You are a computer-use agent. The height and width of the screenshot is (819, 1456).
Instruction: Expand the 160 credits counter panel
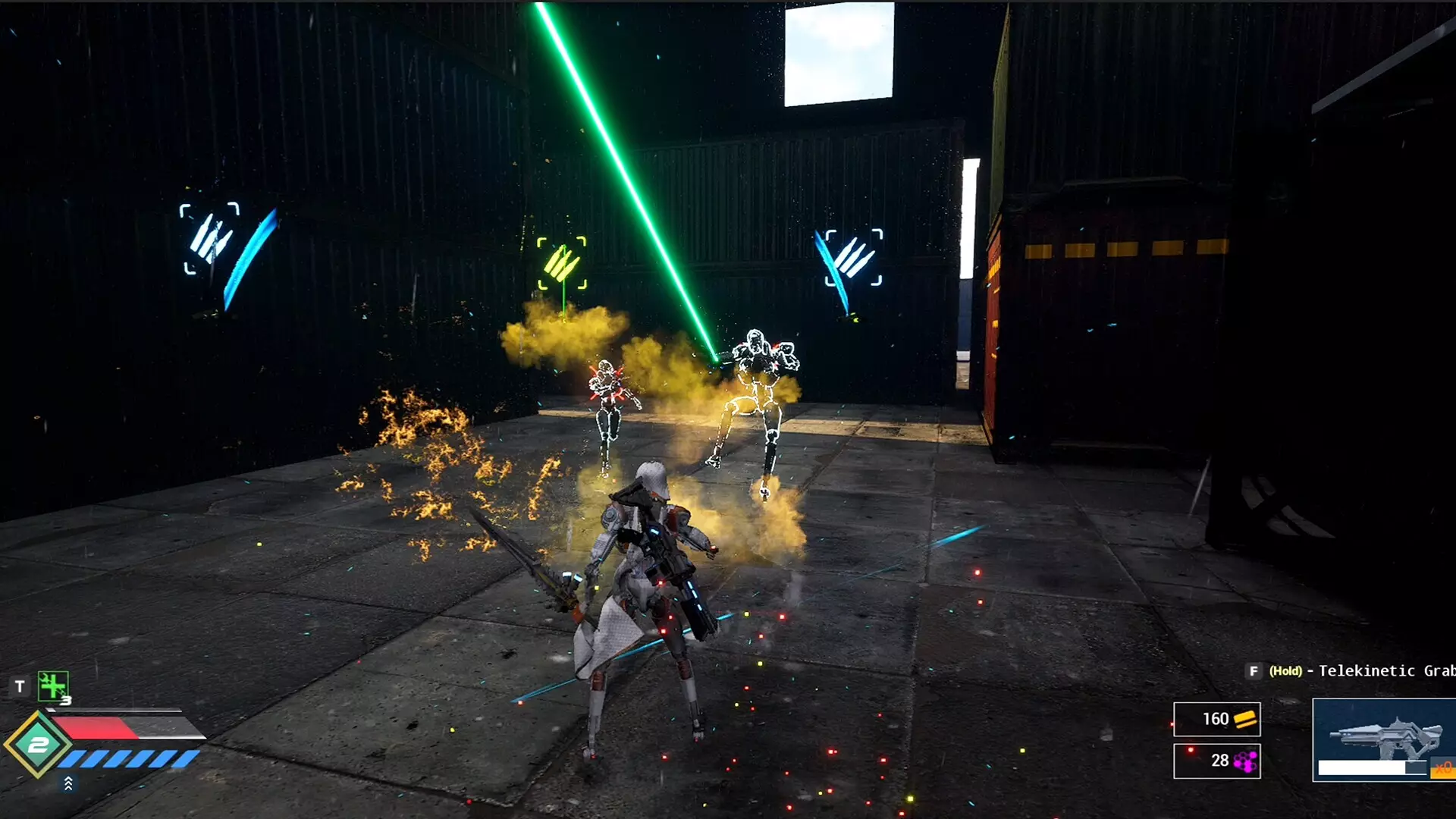click(1217, 719)
